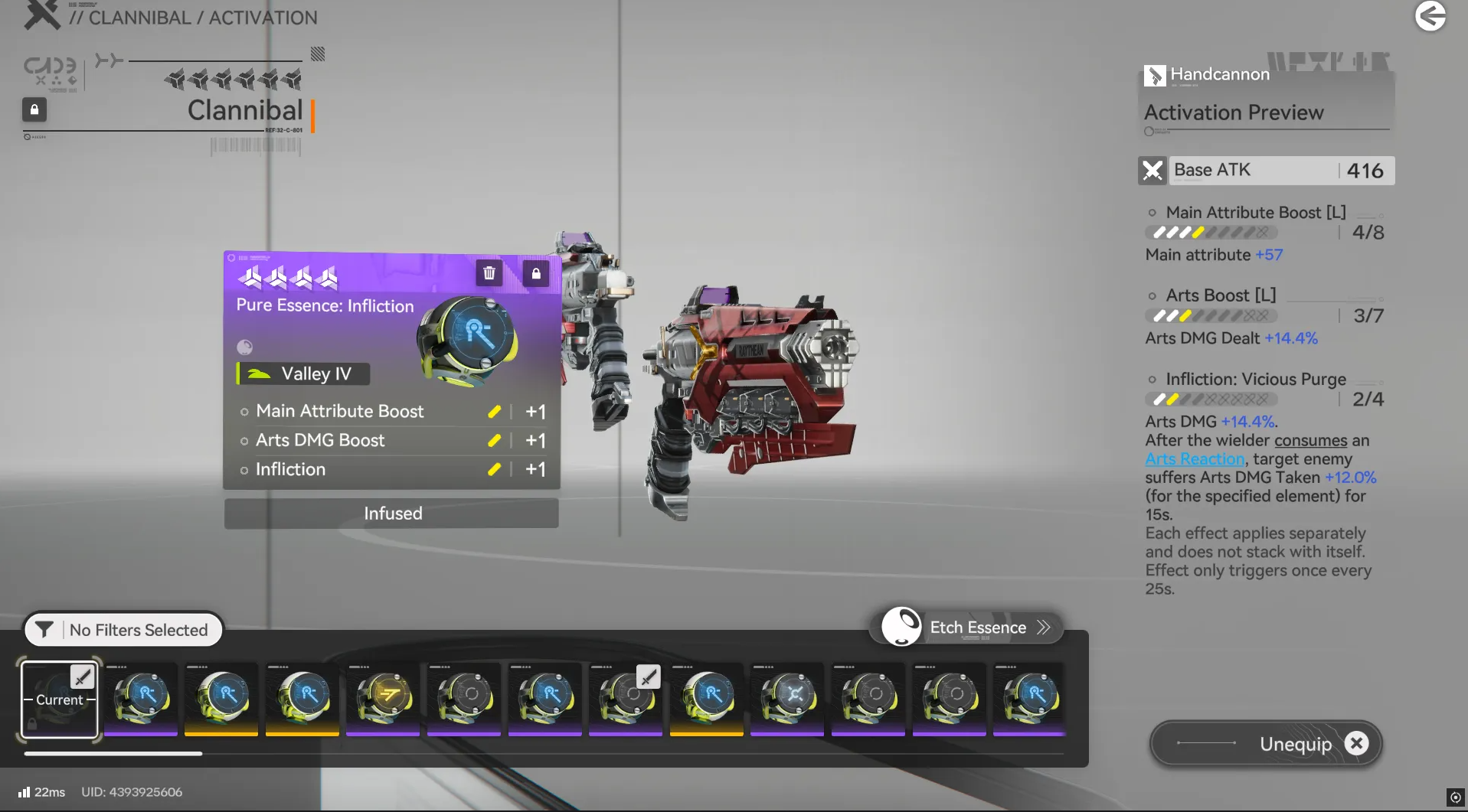The width and height of the screenshot is (1468, 812).
Task: Show the 'consumes' keyword explanation
Action: point(1310,441)
